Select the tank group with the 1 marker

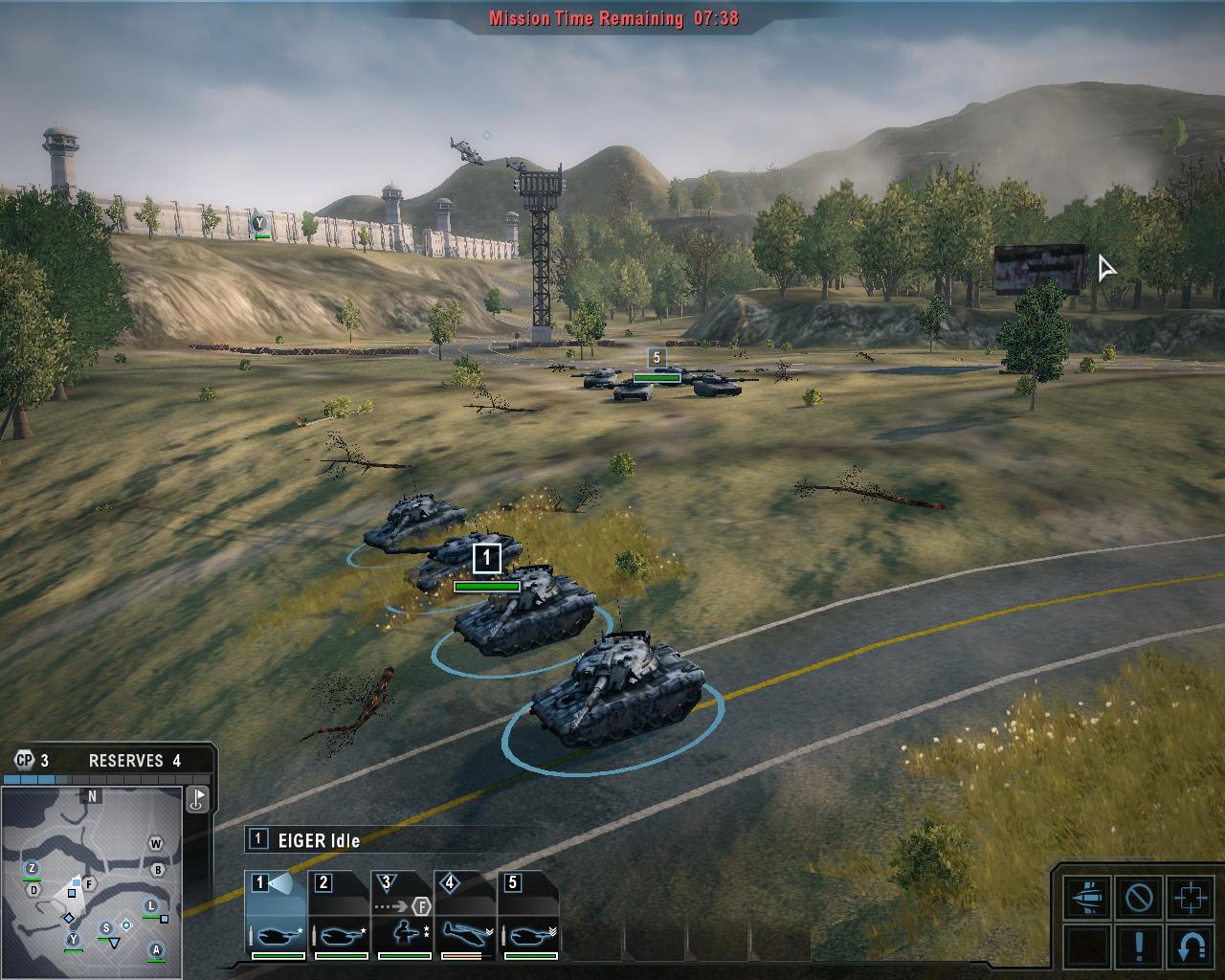click(x=487, y=558)
